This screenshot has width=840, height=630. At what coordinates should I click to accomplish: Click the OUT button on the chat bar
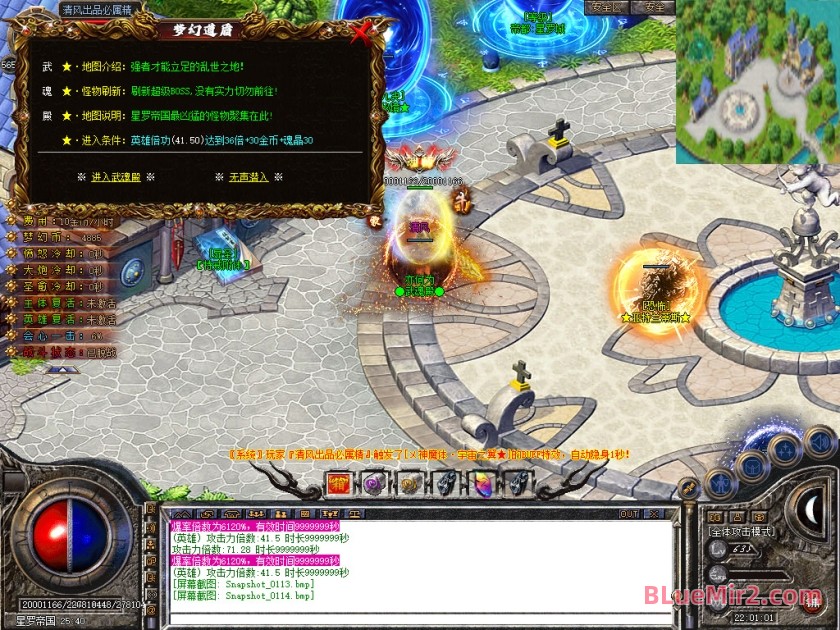click(x=629, y=514)
